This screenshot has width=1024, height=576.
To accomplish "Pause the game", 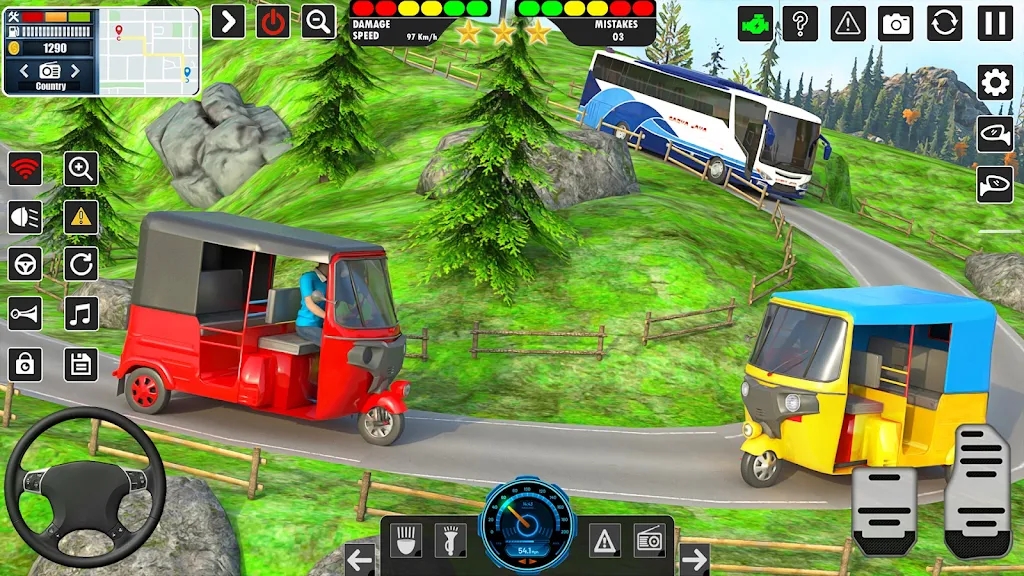I will [x=994, y=22].
